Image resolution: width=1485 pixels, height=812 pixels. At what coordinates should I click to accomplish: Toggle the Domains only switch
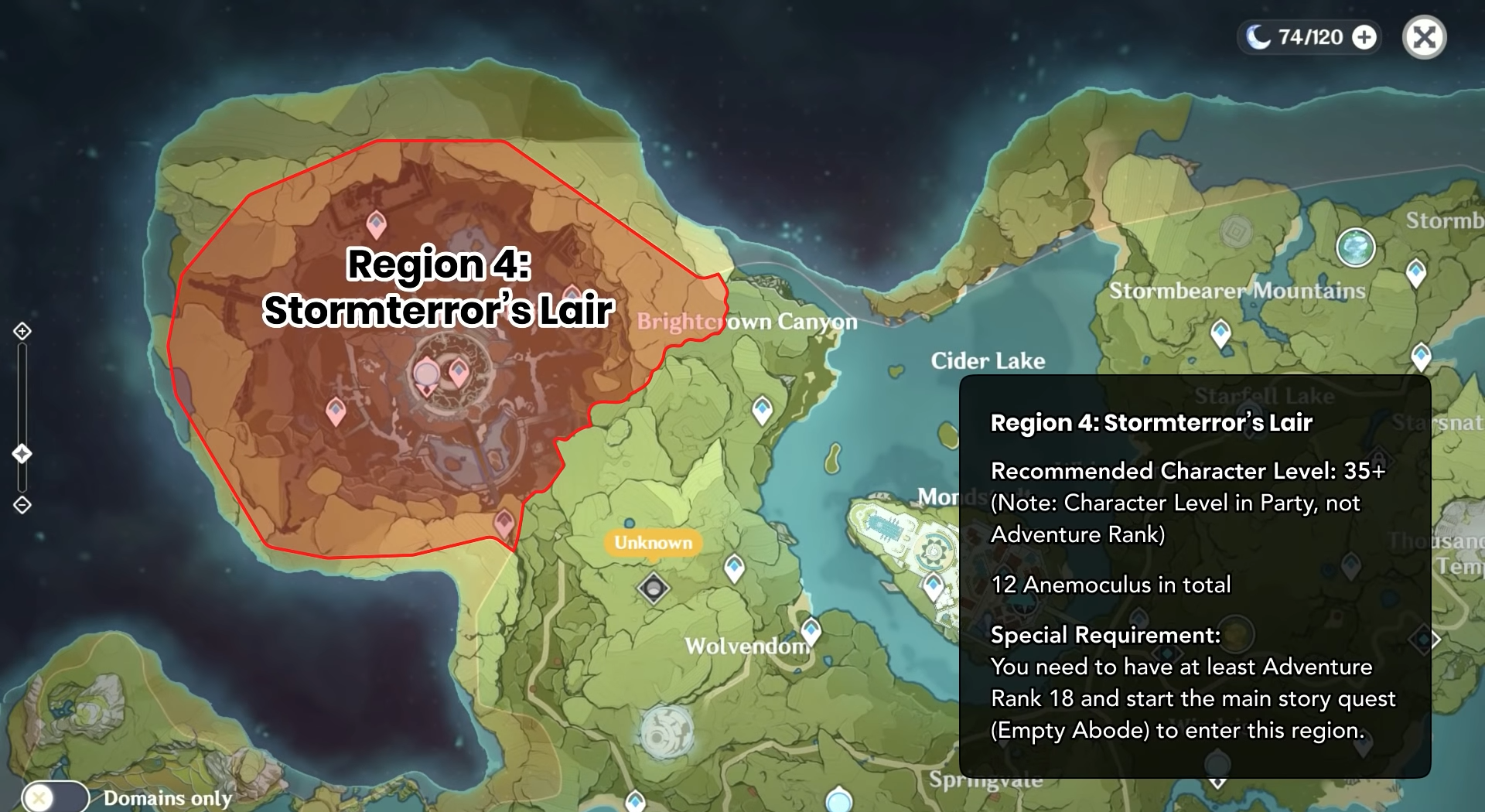[x=55, y=797]
